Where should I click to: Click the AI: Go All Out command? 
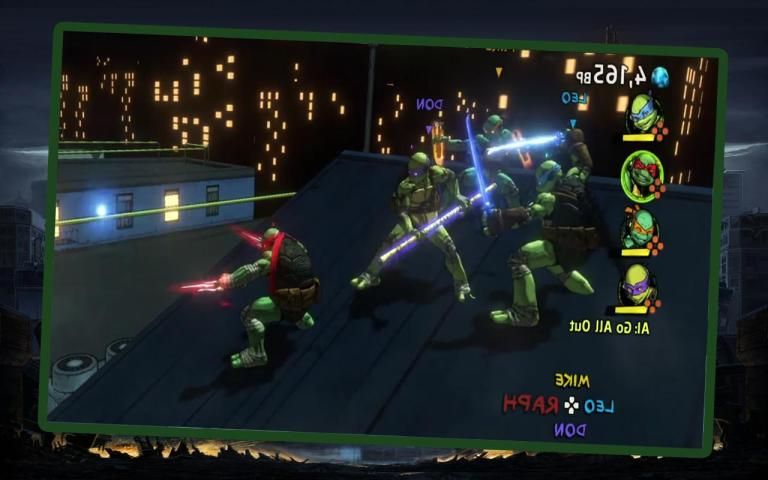[607, 326]
